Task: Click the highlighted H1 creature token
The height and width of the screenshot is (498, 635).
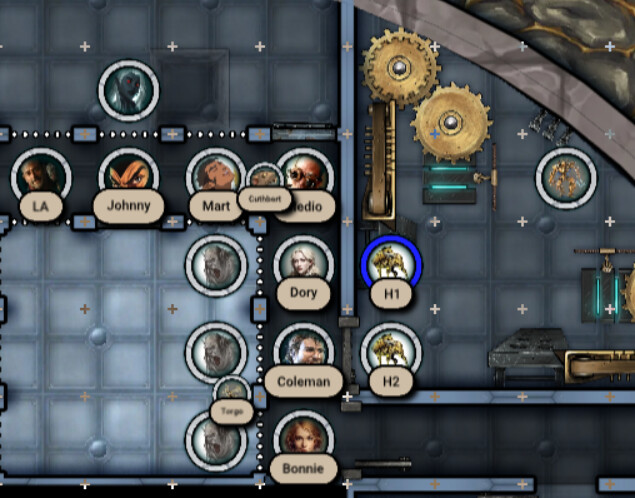Action: [x=391, y=264]
